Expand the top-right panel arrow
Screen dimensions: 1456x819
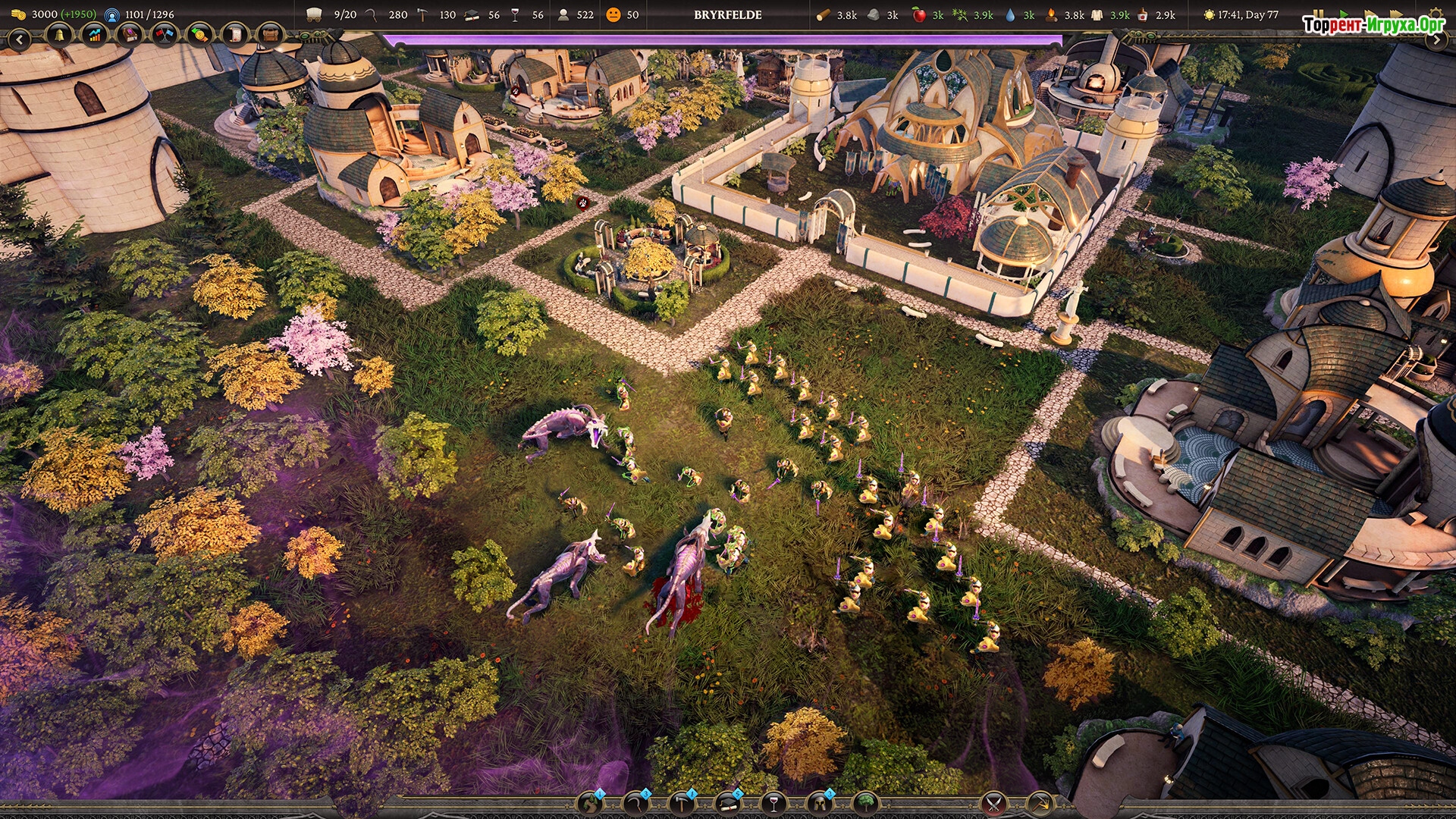tap(1436, 41)
